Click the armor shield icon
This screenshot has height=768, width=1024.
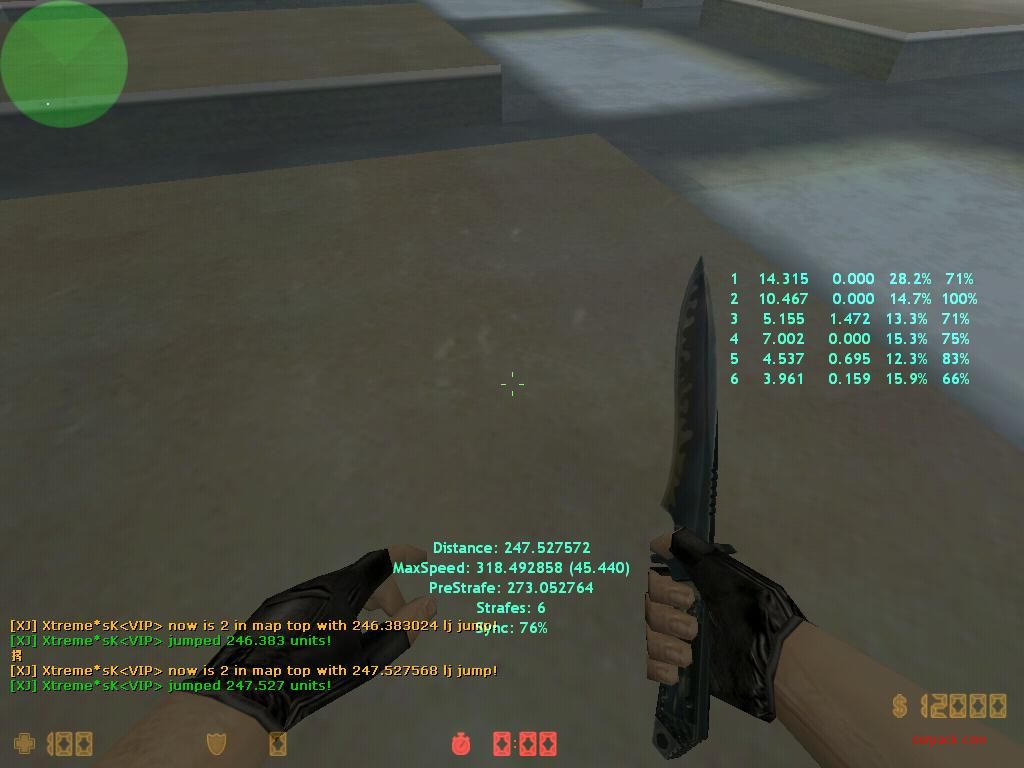[x=216, y=743]
